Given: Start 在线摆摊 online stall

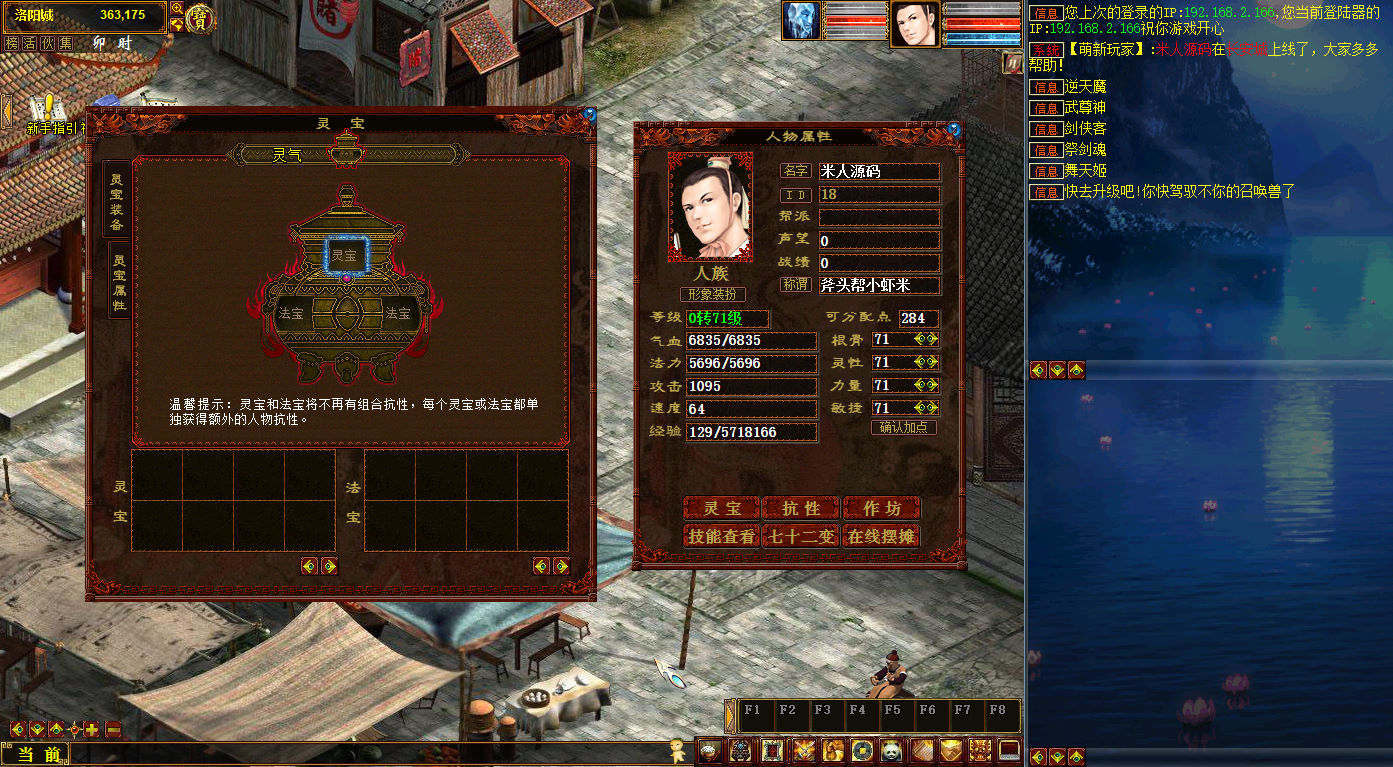Looking at the screenshot, I should (x=881, y=536).
